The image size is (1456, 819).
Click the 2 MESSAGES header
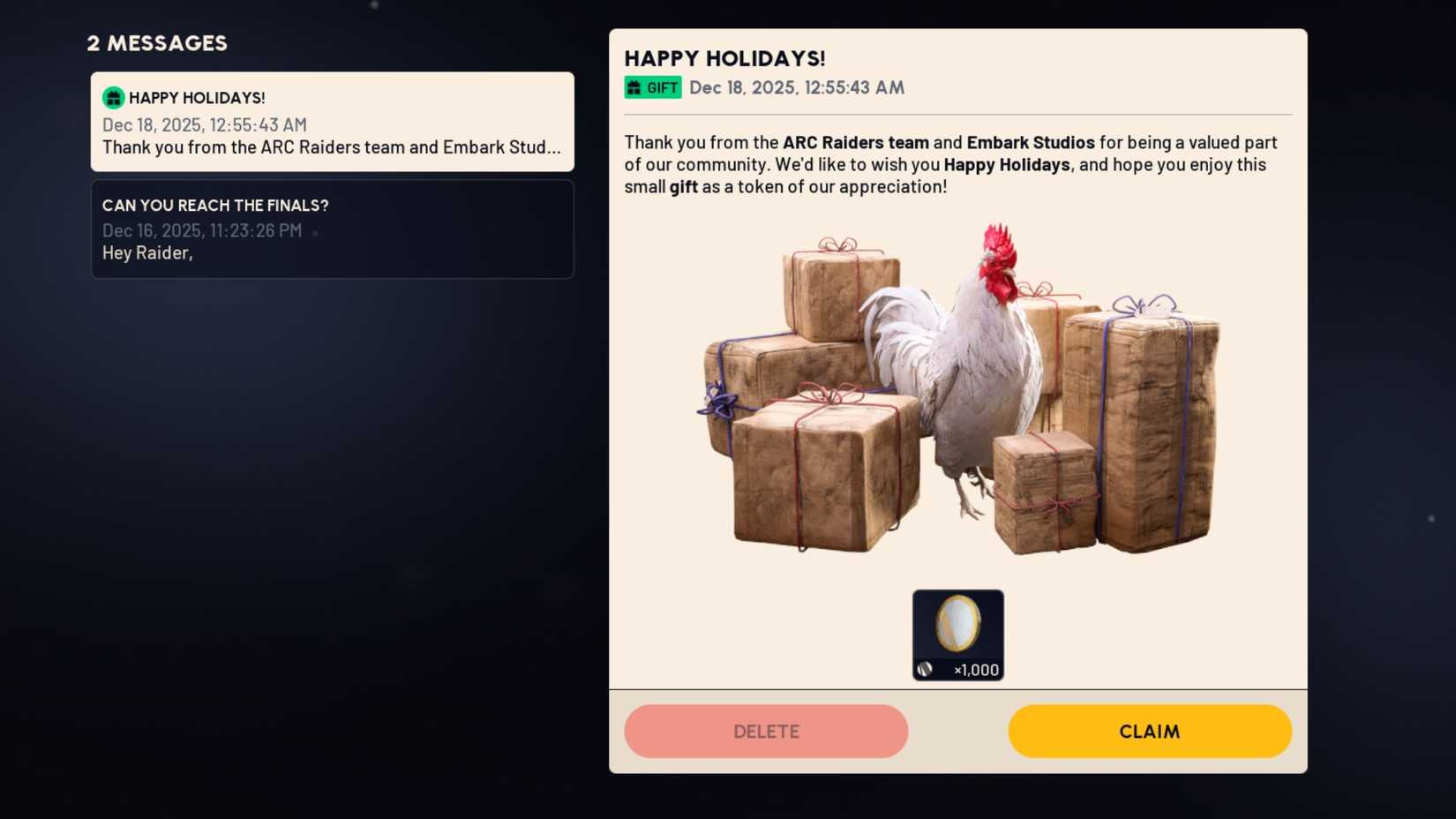(156, 42)
